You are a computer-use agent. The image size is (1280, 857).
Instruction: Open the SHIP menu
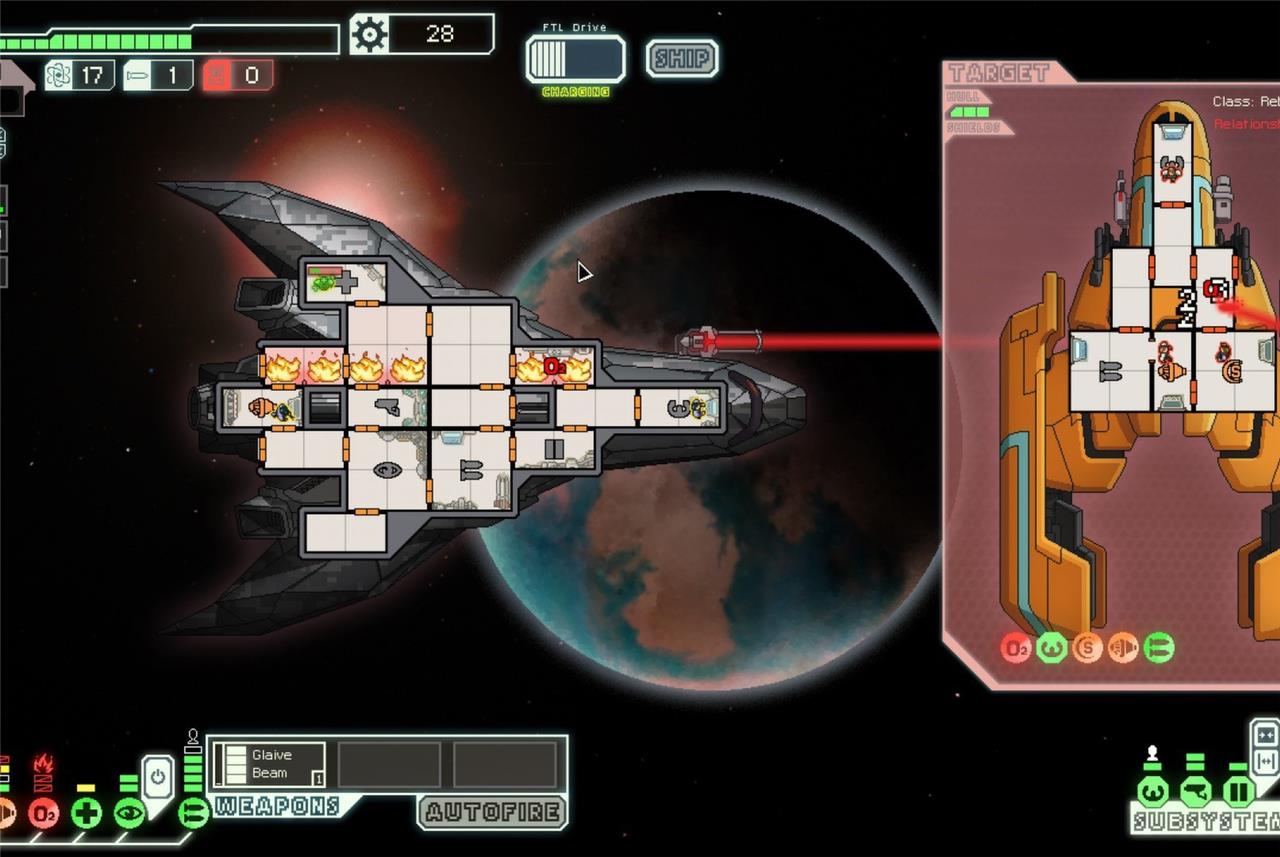coord(681,59)
